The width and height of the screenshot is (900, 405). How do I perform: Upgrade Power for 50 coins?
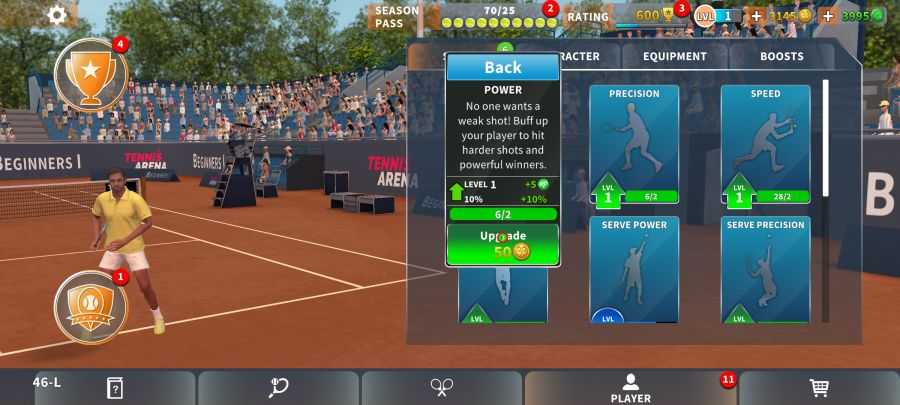tap(502, 244)
